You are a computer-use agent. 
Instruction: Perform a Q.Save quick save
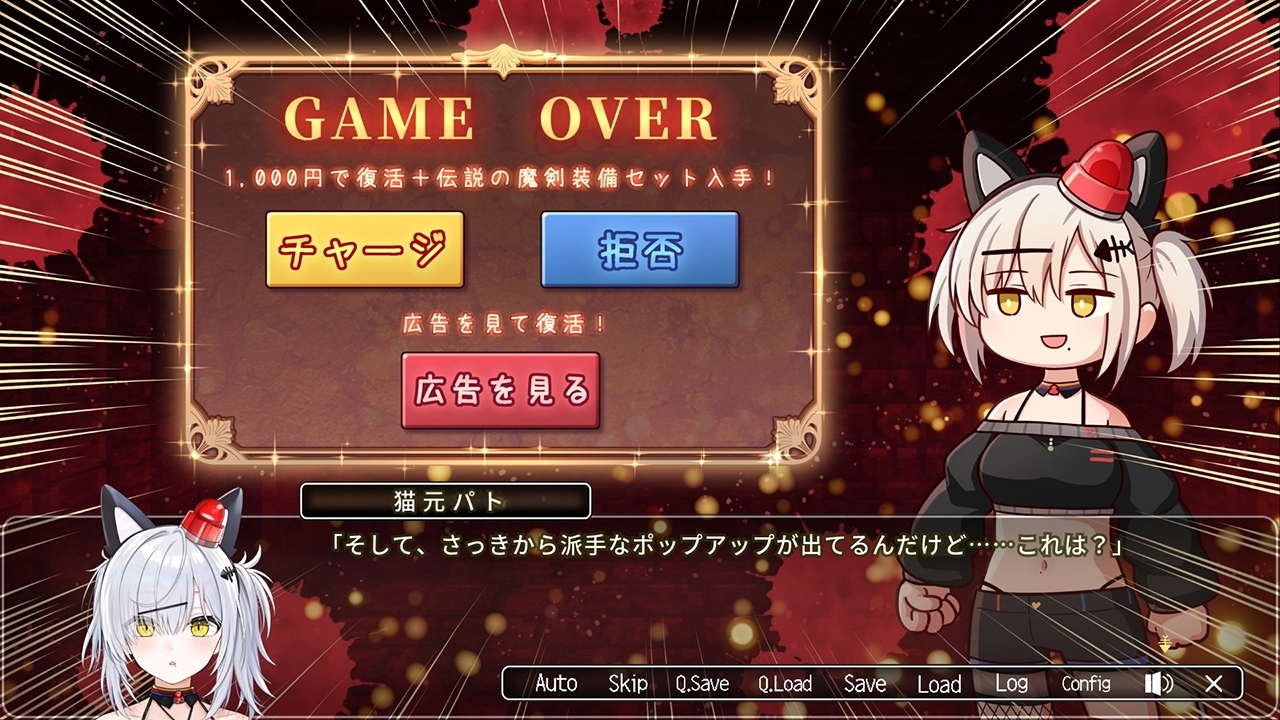(x=703, y=684)
